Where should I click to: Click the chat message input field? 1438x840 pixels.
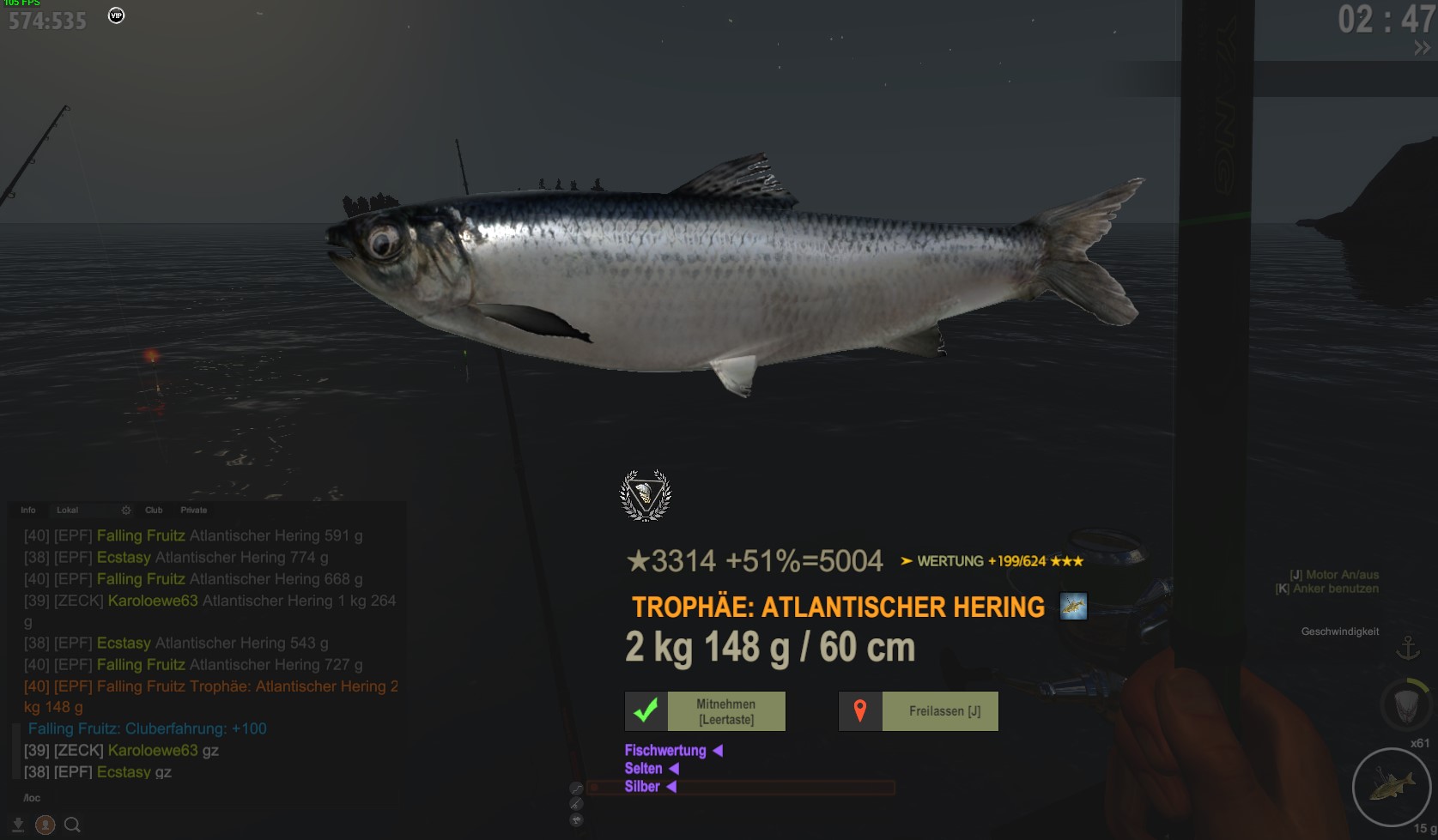click(206, 798)
